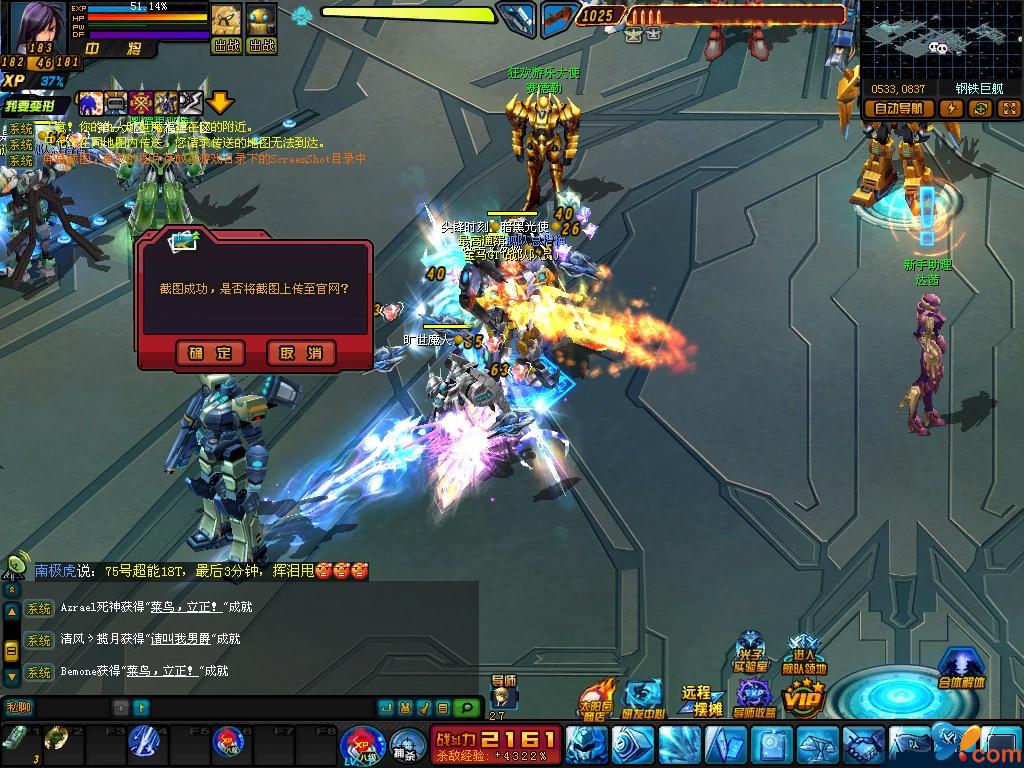Open the 研发中心 research center
This screenshot has height=768, width=1024.
click(x=643, y=698)
